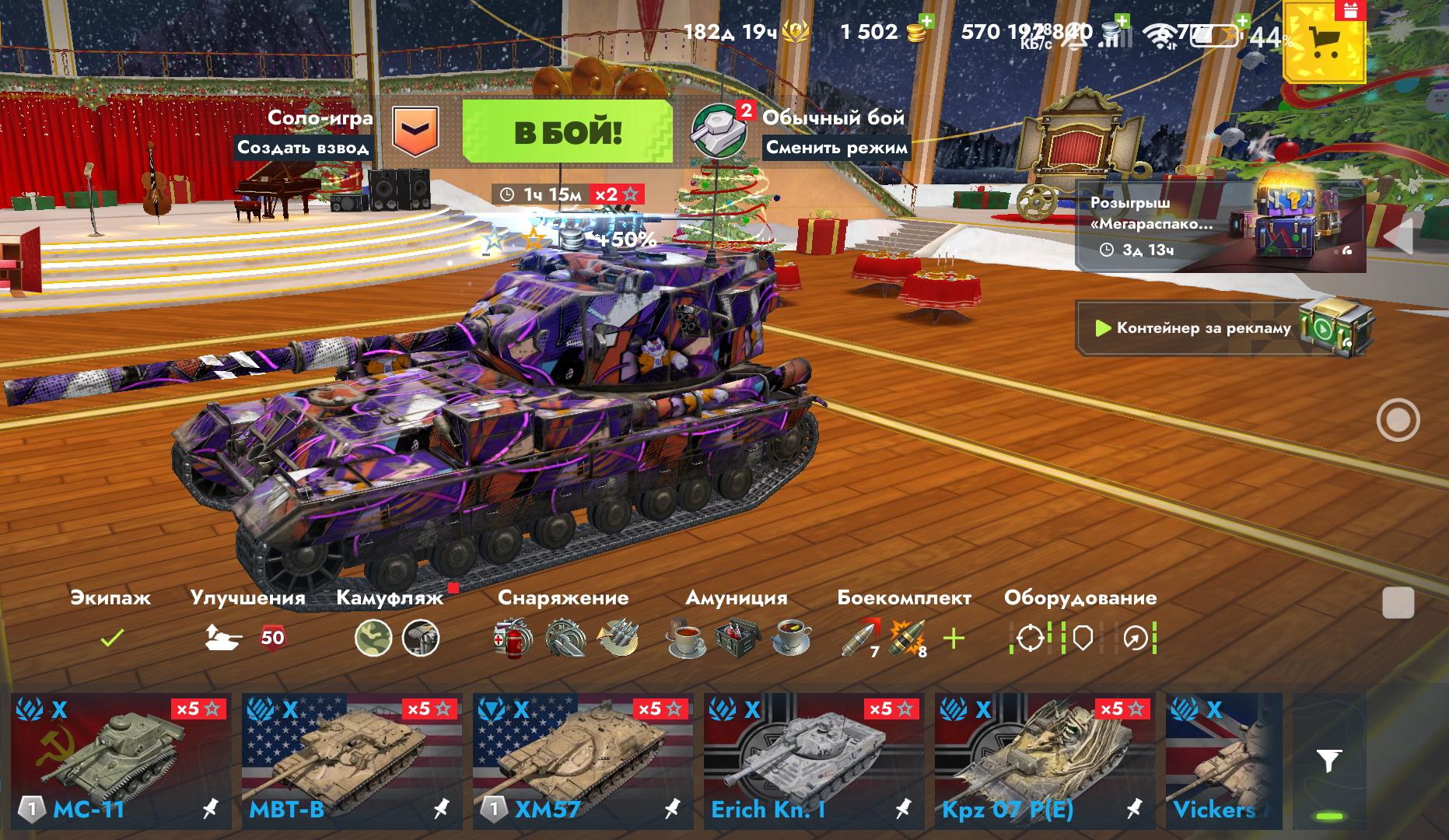Open the tank carousel filter funnel
1449x840 pixels.
pos(1329,761)
